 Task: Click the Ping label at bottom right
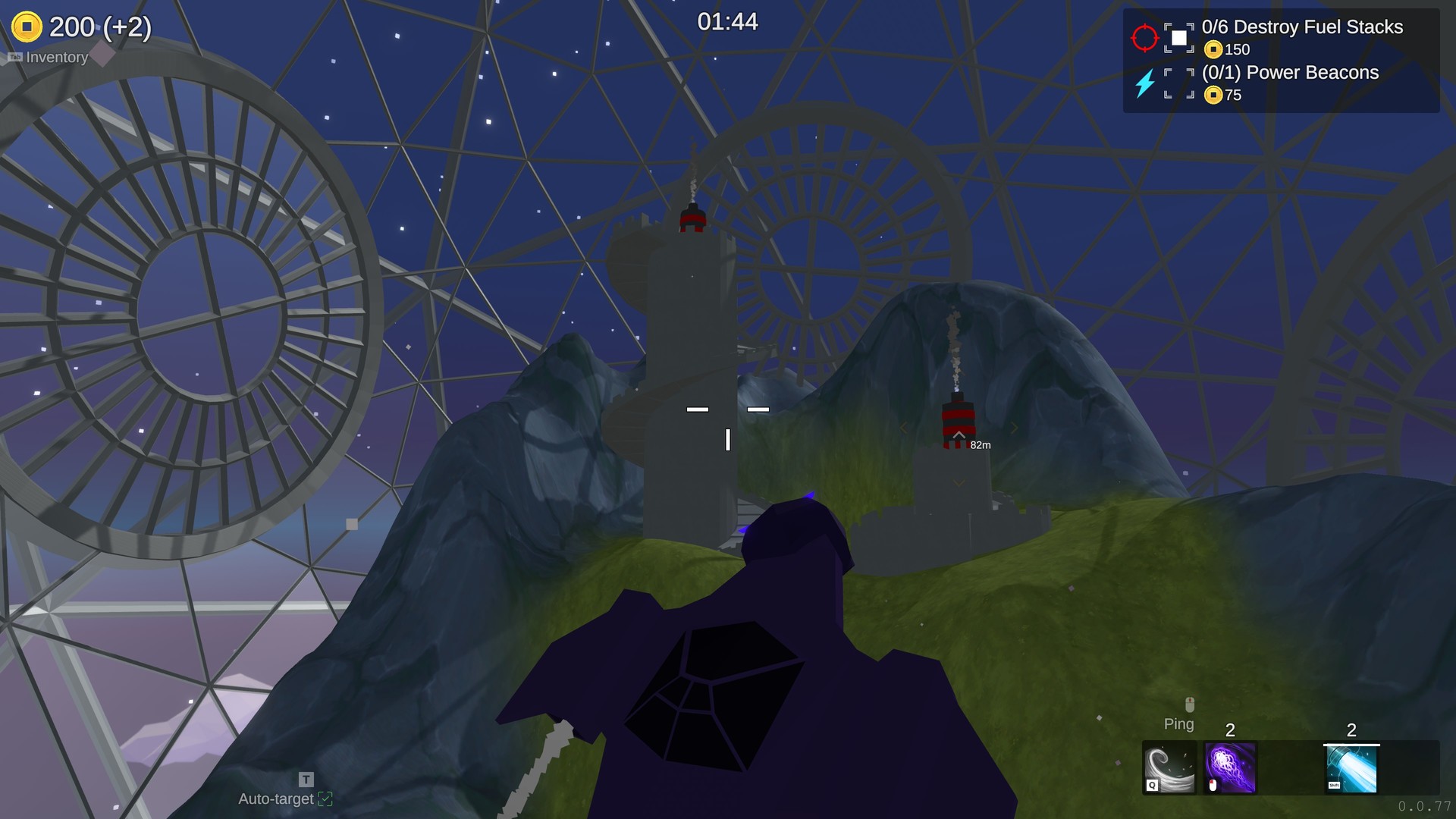1178,723
